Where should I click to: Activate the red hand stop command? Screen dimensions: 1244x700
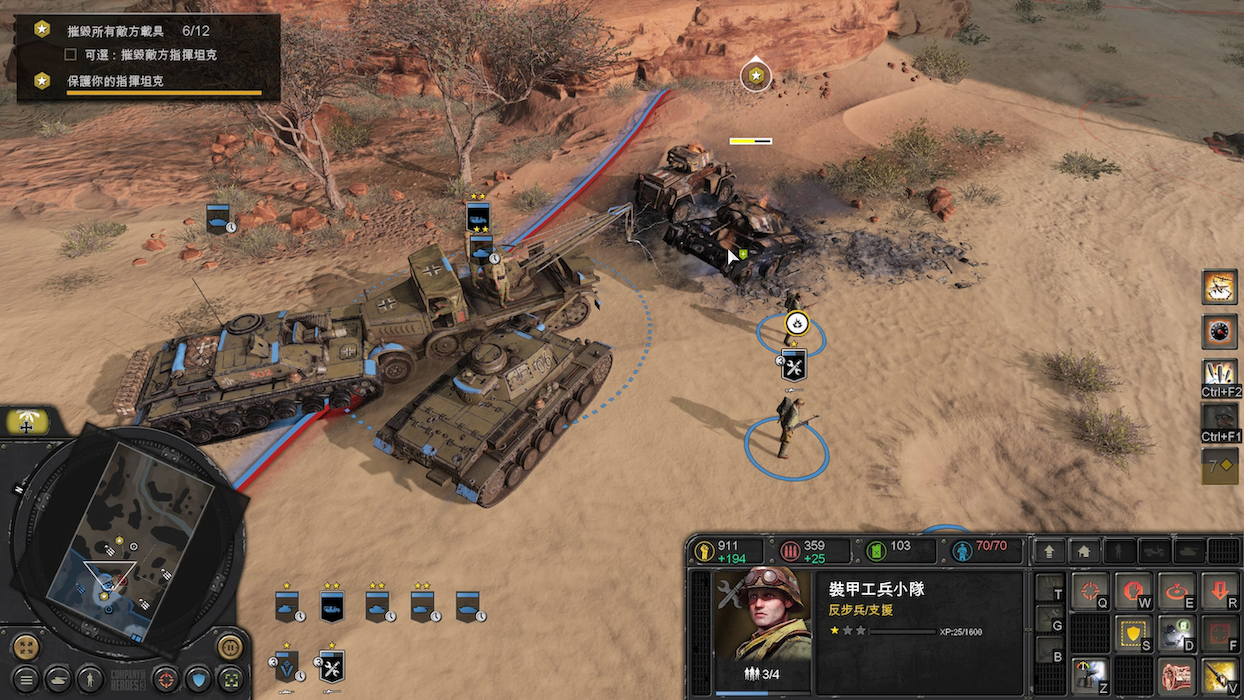pyautogui.click(x=1133, y=592)
